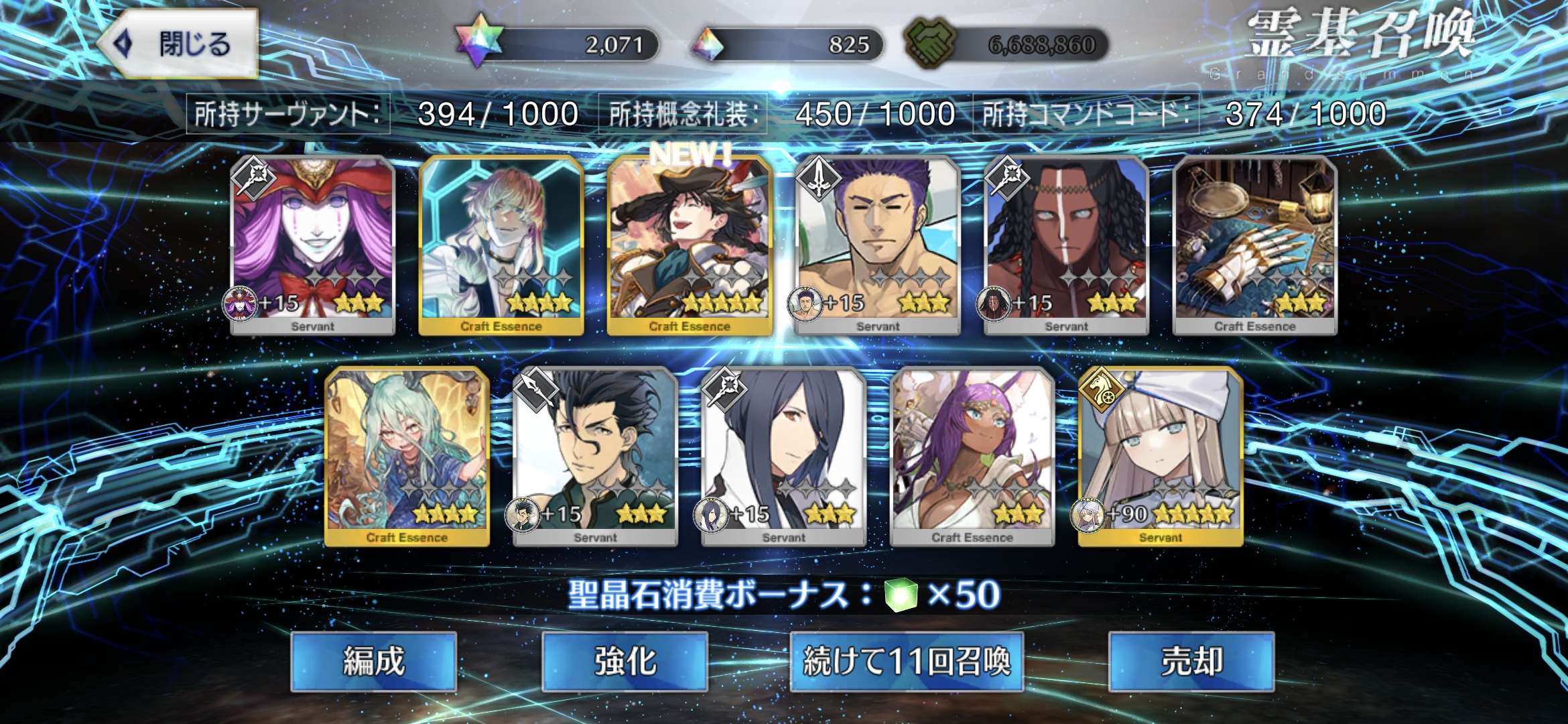This screenshot has width=1568, height=724.
Task: Tap the 強化 enhancement button
Action: (625, 662)
